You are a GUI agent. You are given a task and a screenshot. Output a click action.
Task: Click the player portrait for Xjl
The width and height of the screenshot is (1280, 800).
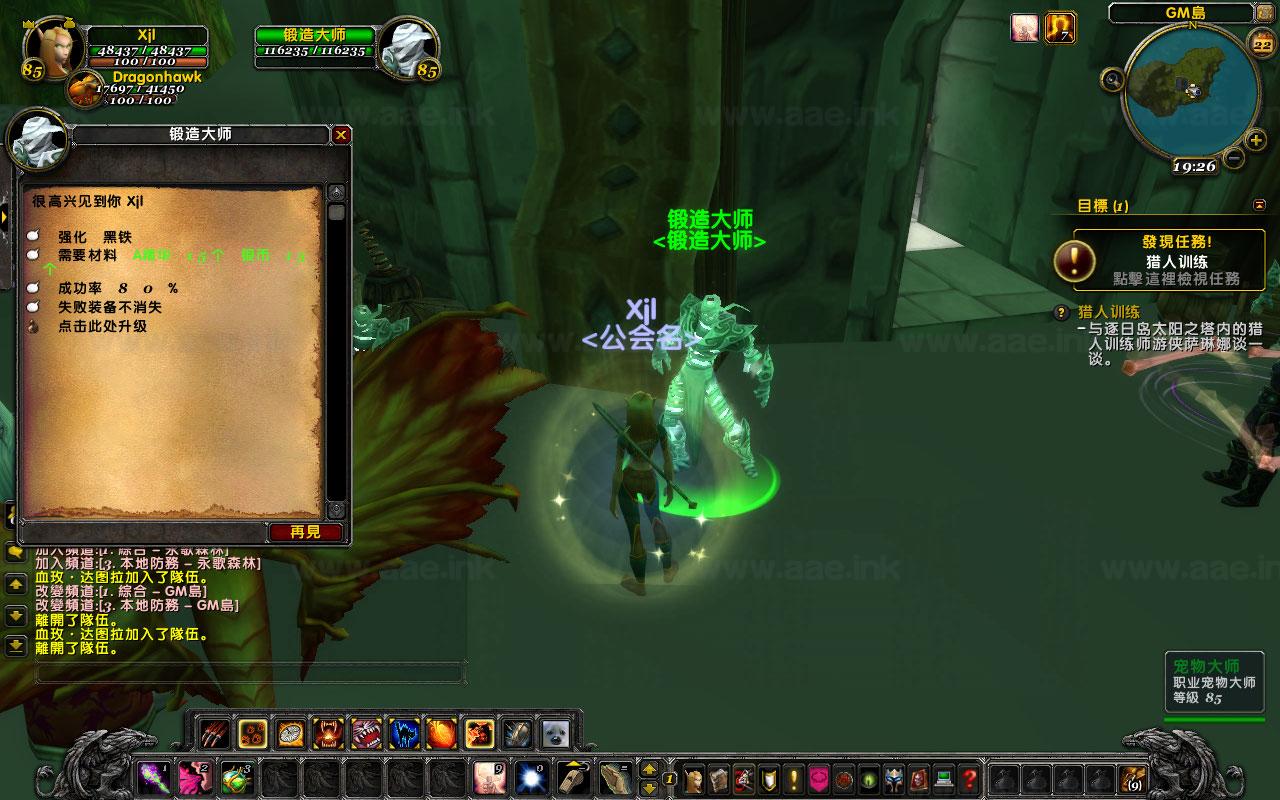tap(54, 46)
